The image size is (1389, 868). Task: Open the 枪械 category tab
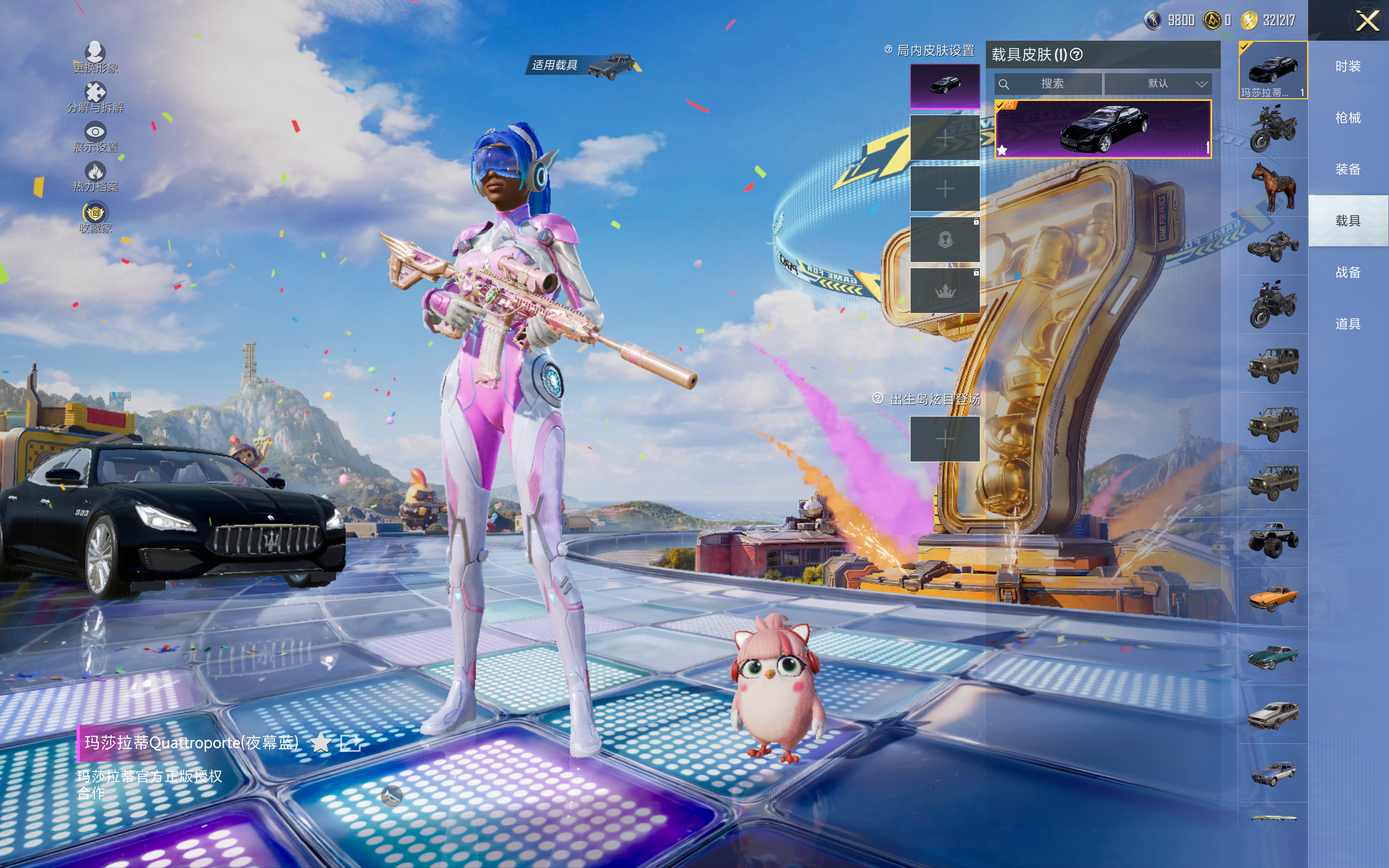1348,118
